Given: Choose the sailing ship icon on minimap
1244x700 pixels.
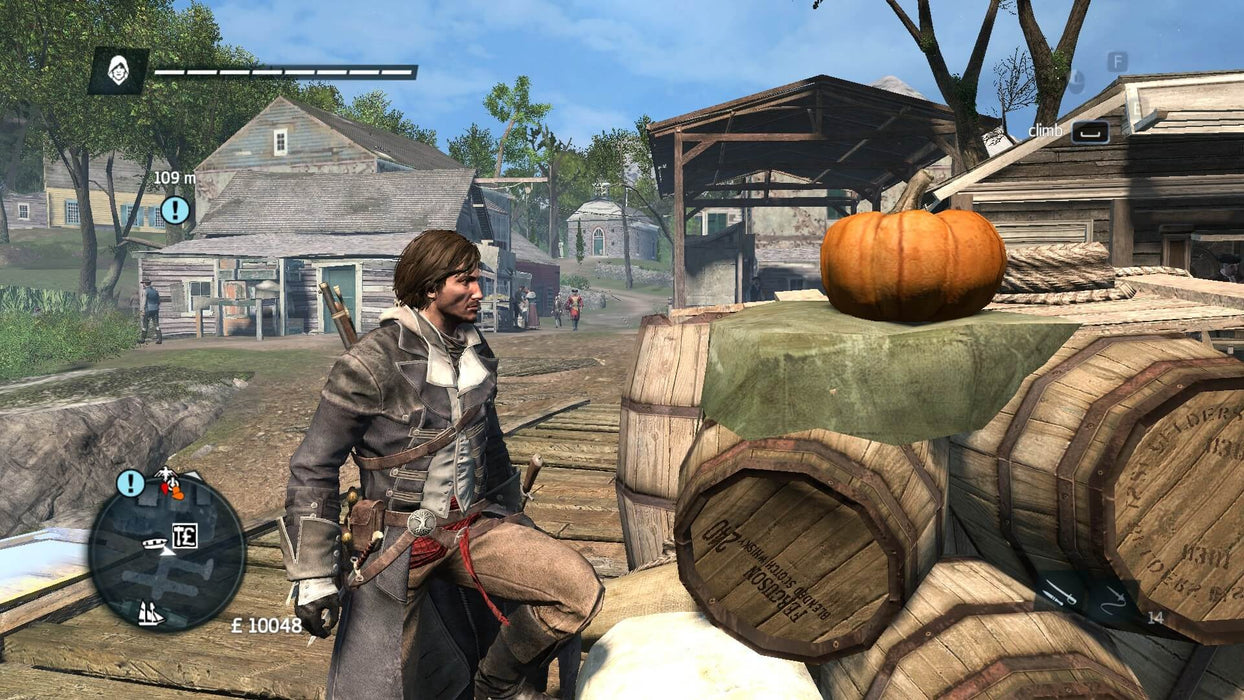Looking at the screenshot, I should coord(150,613).
